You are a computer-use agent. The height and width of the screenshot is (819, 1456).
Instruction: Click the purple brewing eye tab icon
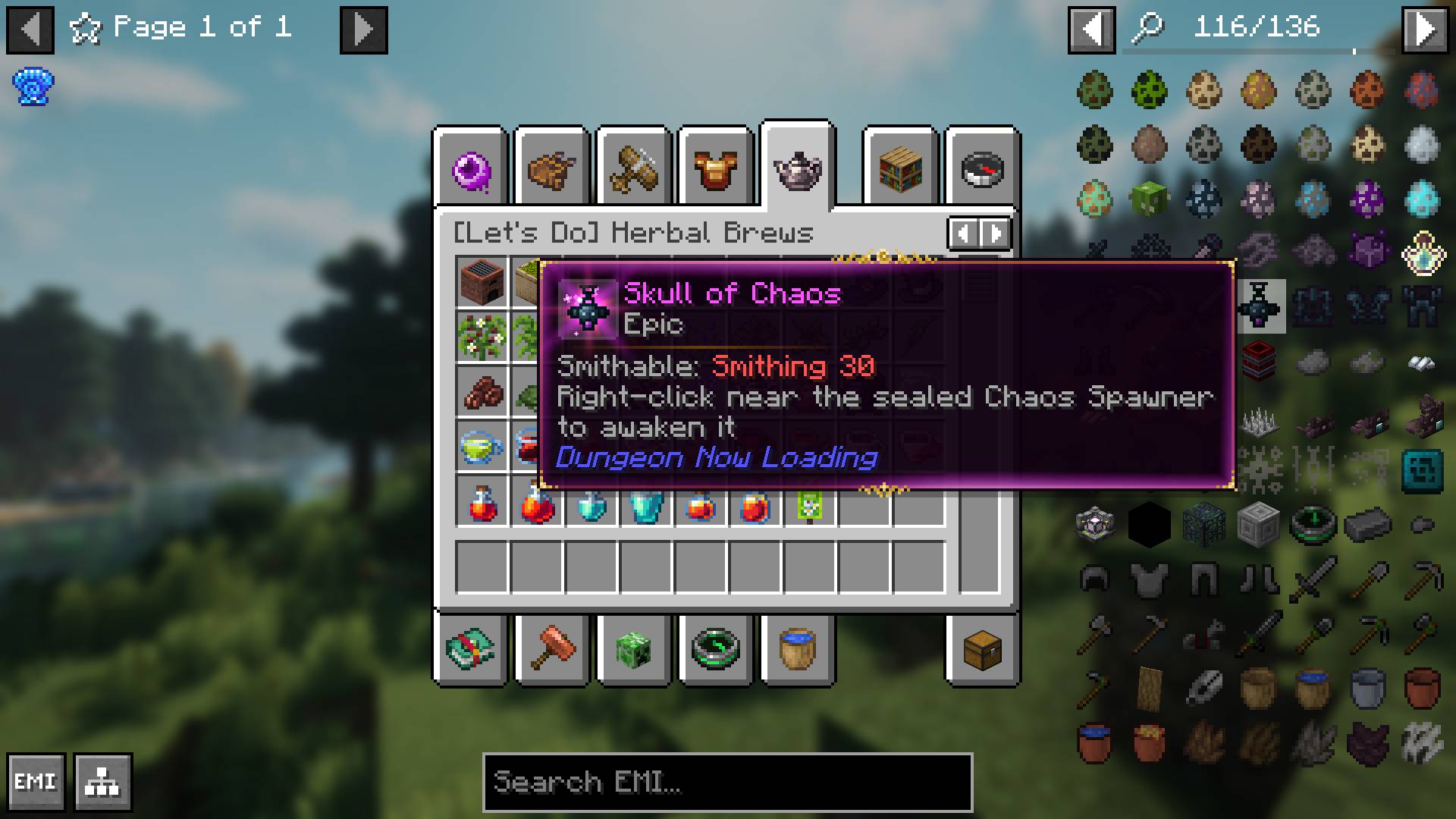470,168
